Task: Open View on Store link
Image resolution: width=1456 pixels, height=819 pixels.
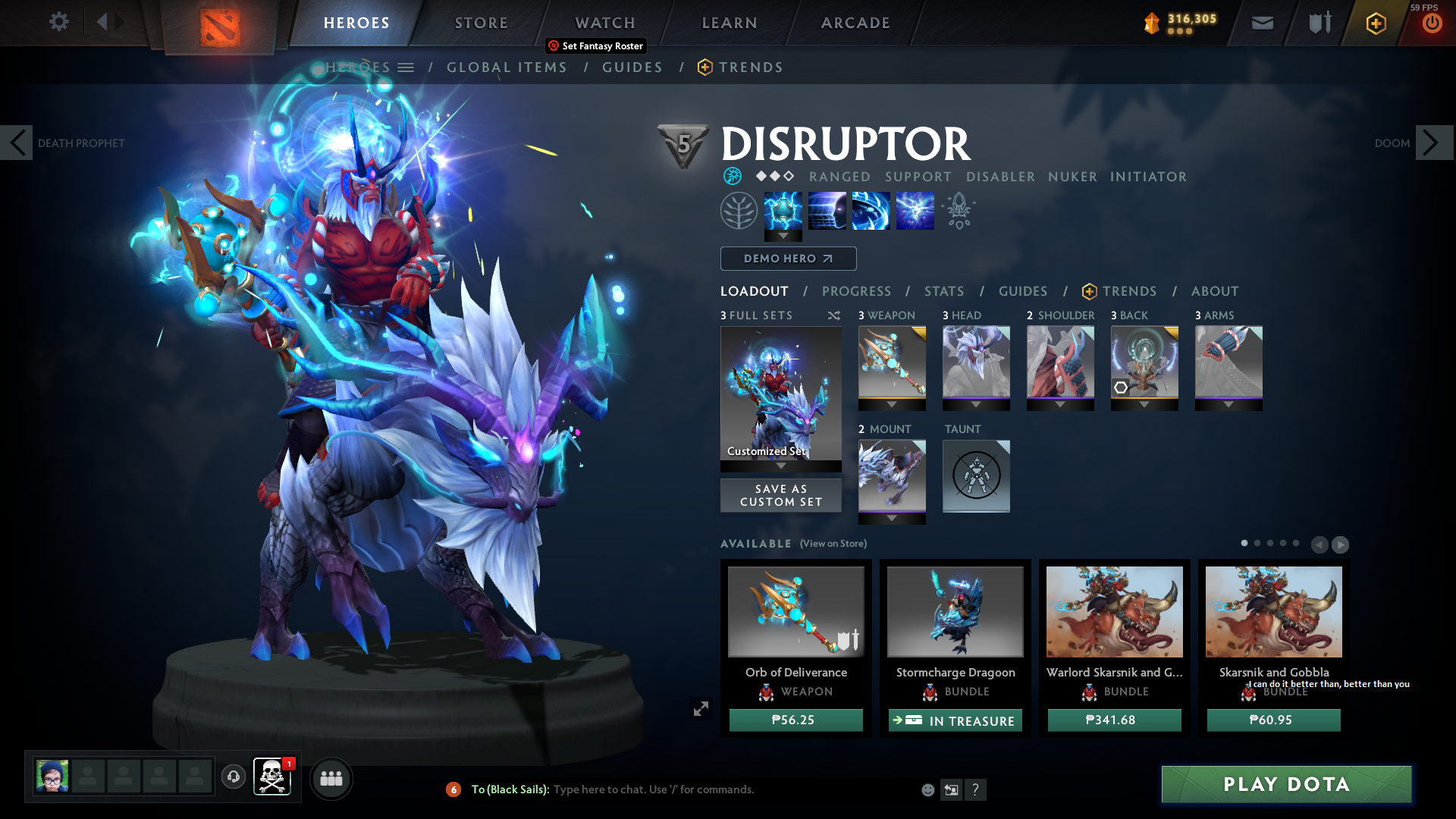Action: point(833,544)
